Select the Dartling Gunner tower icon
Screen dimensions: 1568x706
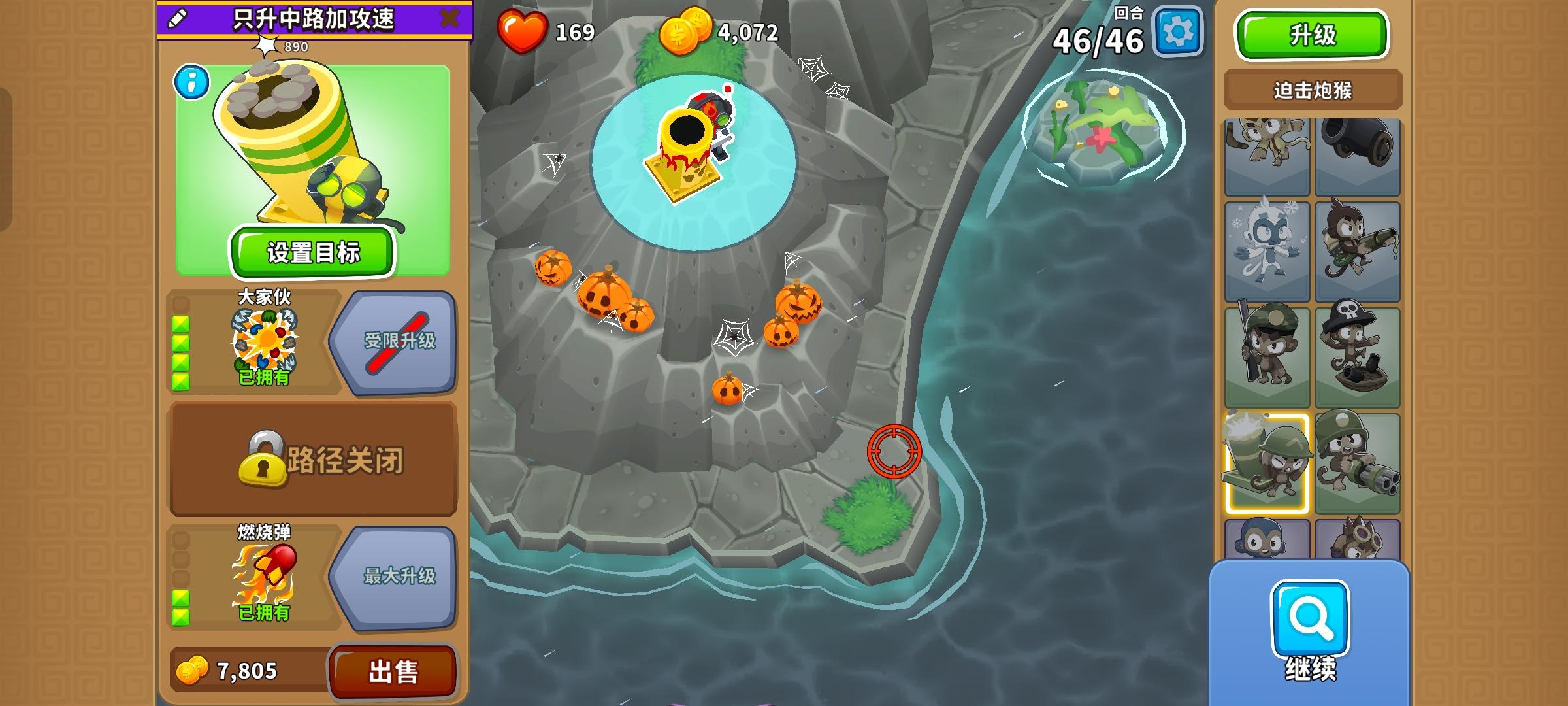[x=1359, y=461]
